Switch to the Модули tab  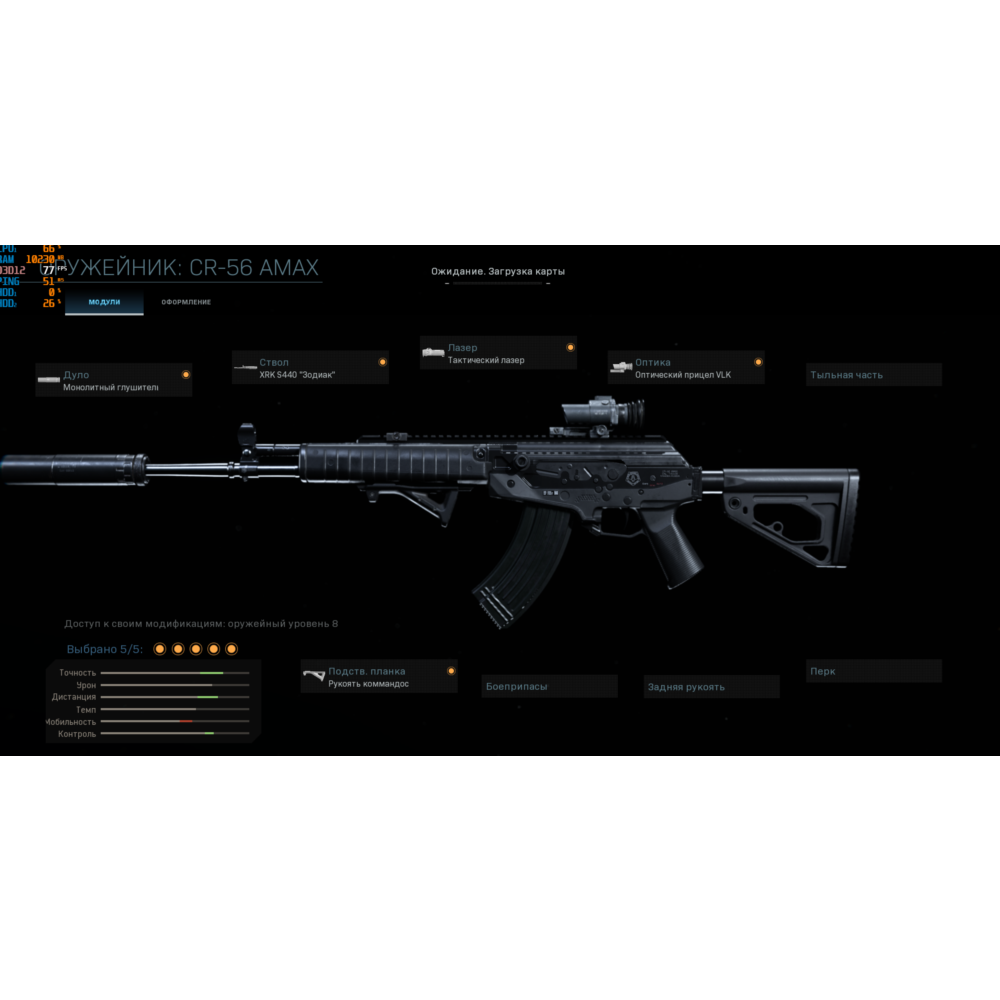click(104, 302)
